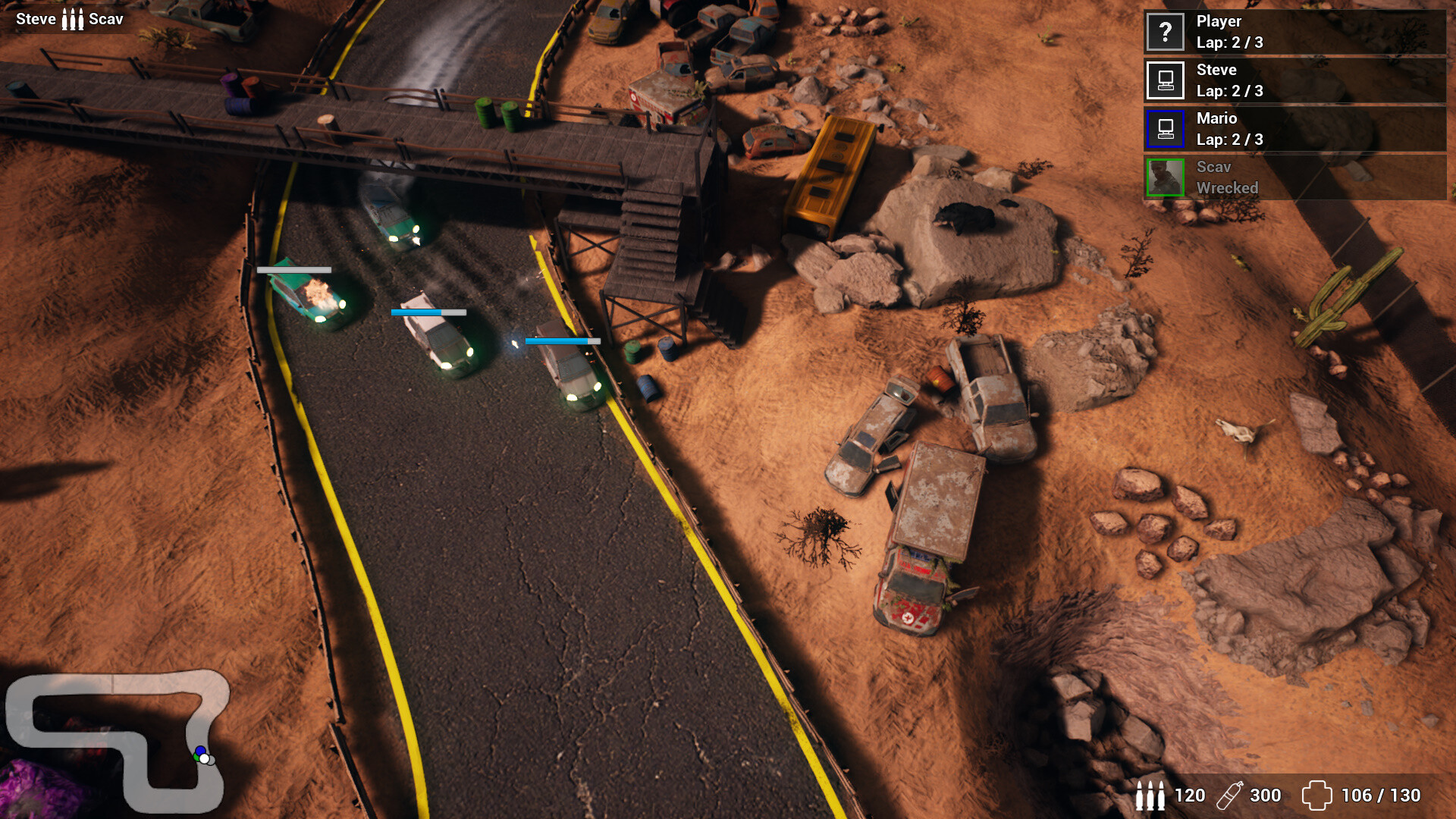
Task: Select the wrecked Scav row
Action: (x=1294, y=177)
